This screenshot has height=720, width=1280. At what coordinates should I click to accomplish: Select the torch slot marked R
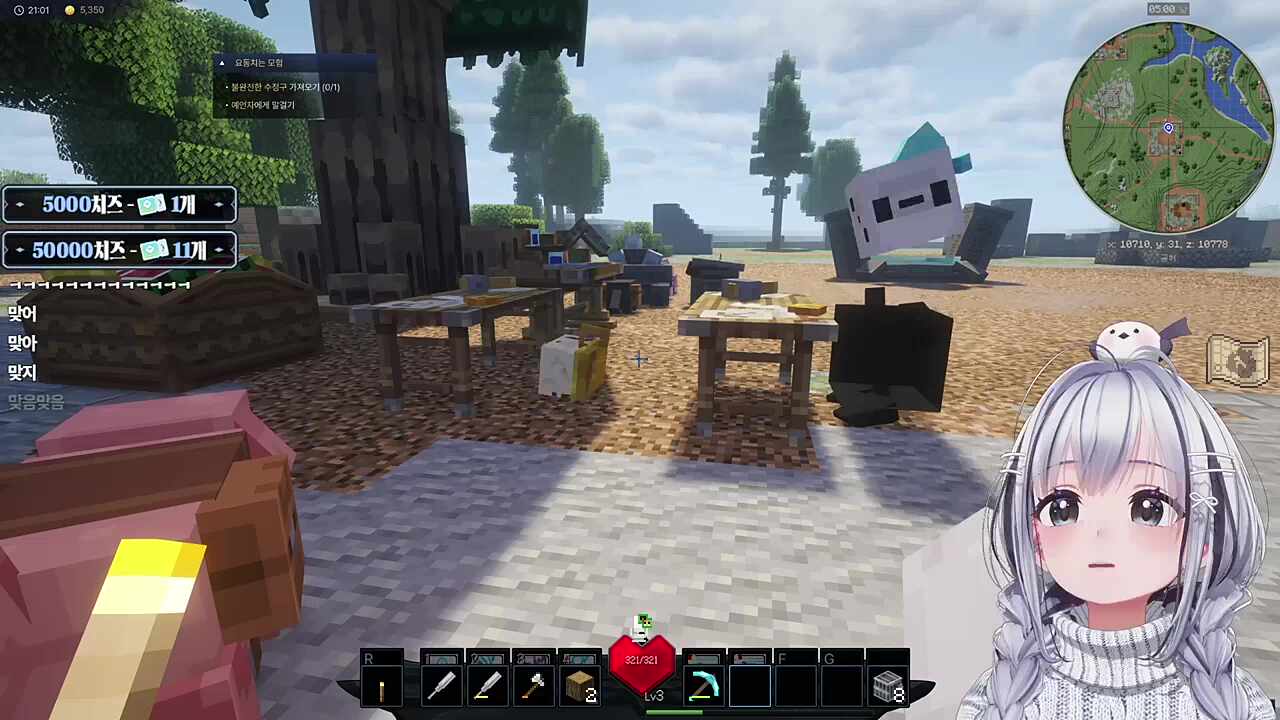click(382, 686)
